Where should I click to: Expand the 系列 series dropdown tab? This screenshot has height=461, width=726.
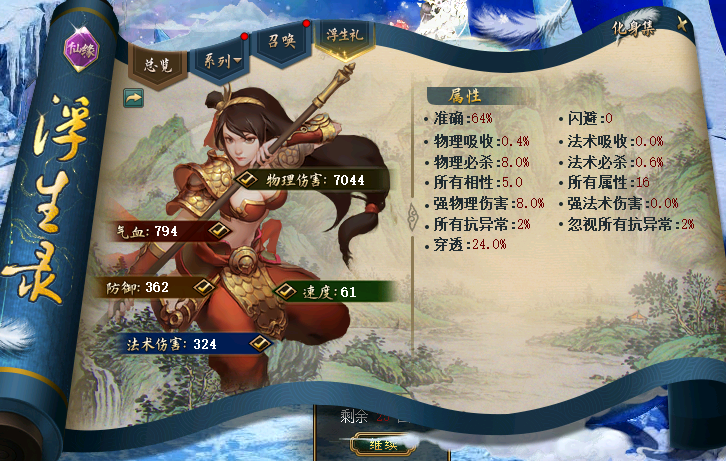tap(222, 62)
